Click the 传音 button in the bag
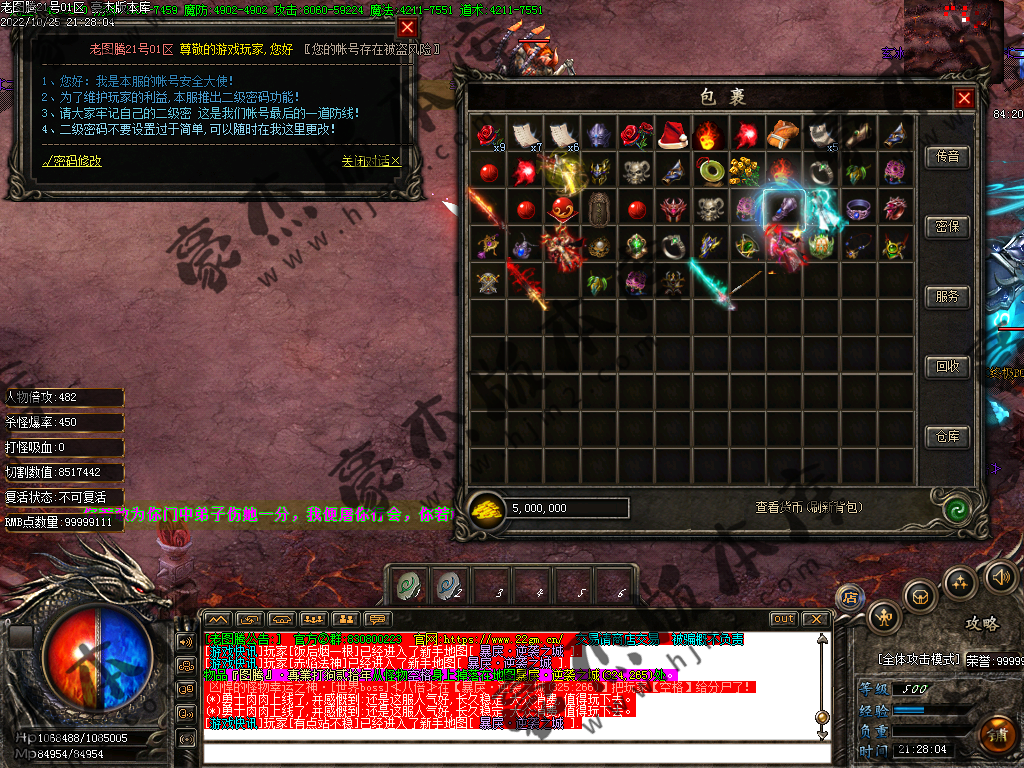The image size is (1024, 768). coord(947,157)
